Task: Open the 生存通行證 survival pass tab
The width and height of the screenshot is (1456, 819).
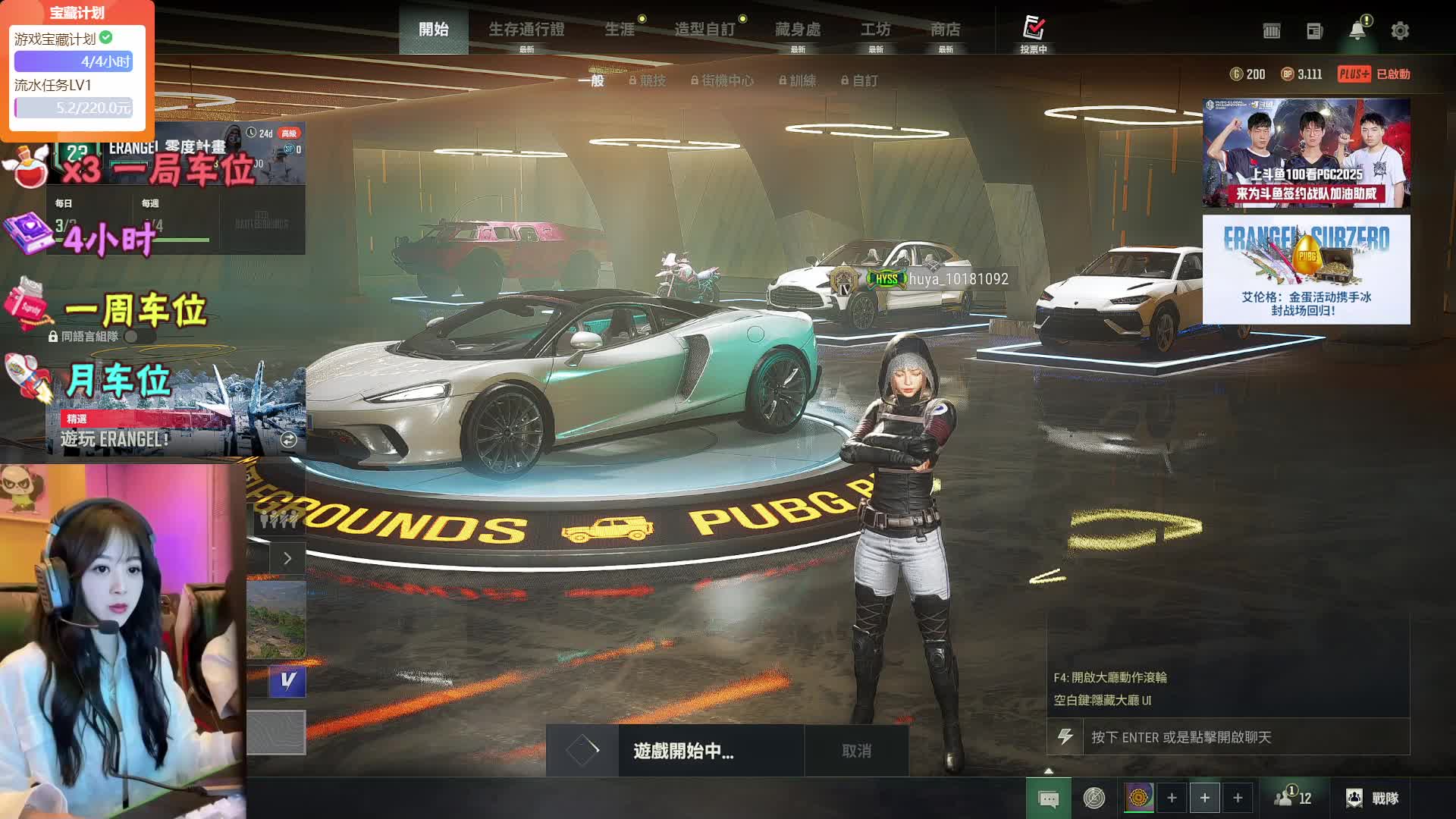Action: [526, 30]
